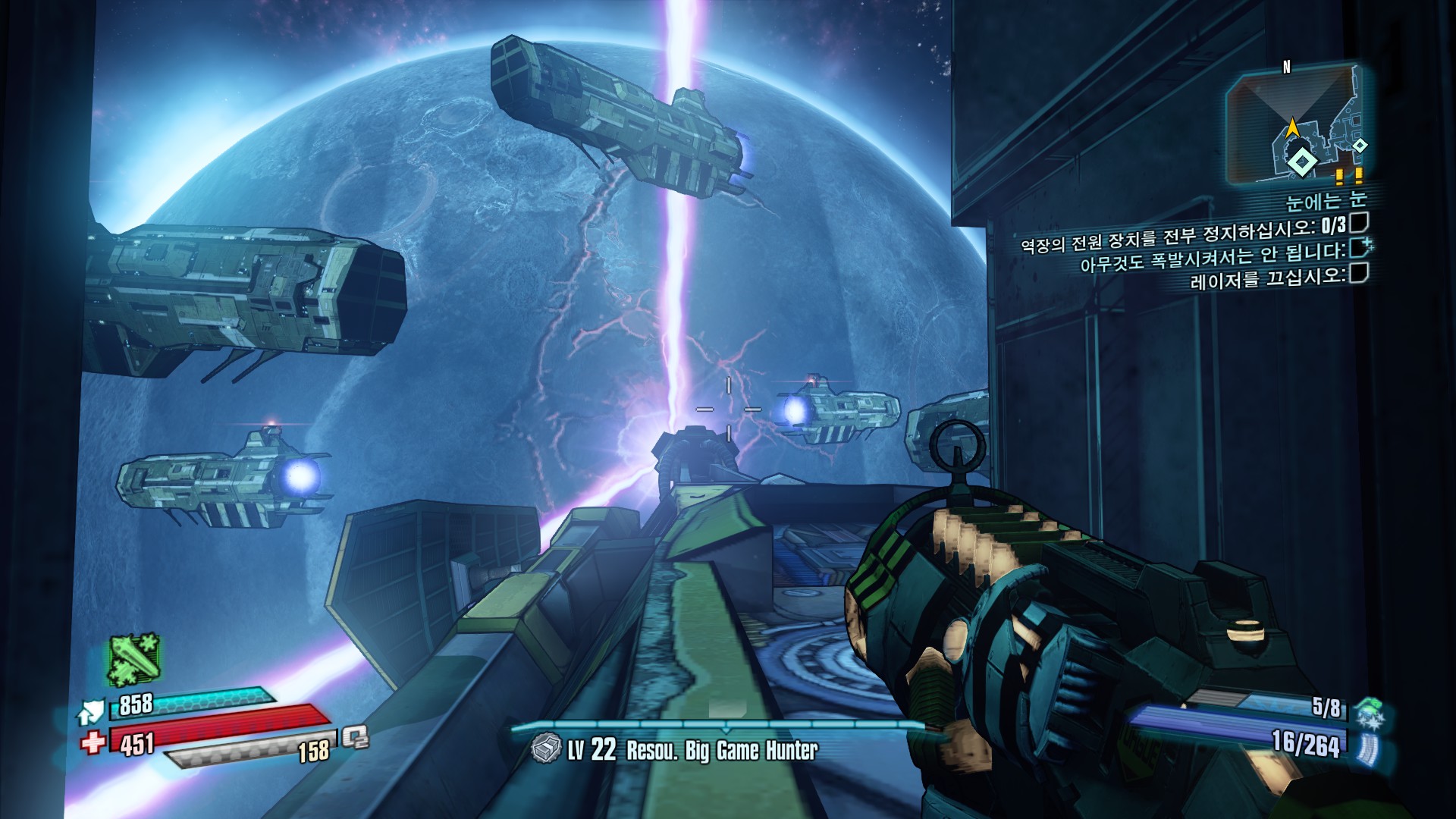The image size is (1456, 819).
Task: Click the turn off laser objective checkbox
Action: pos(1360,273)
